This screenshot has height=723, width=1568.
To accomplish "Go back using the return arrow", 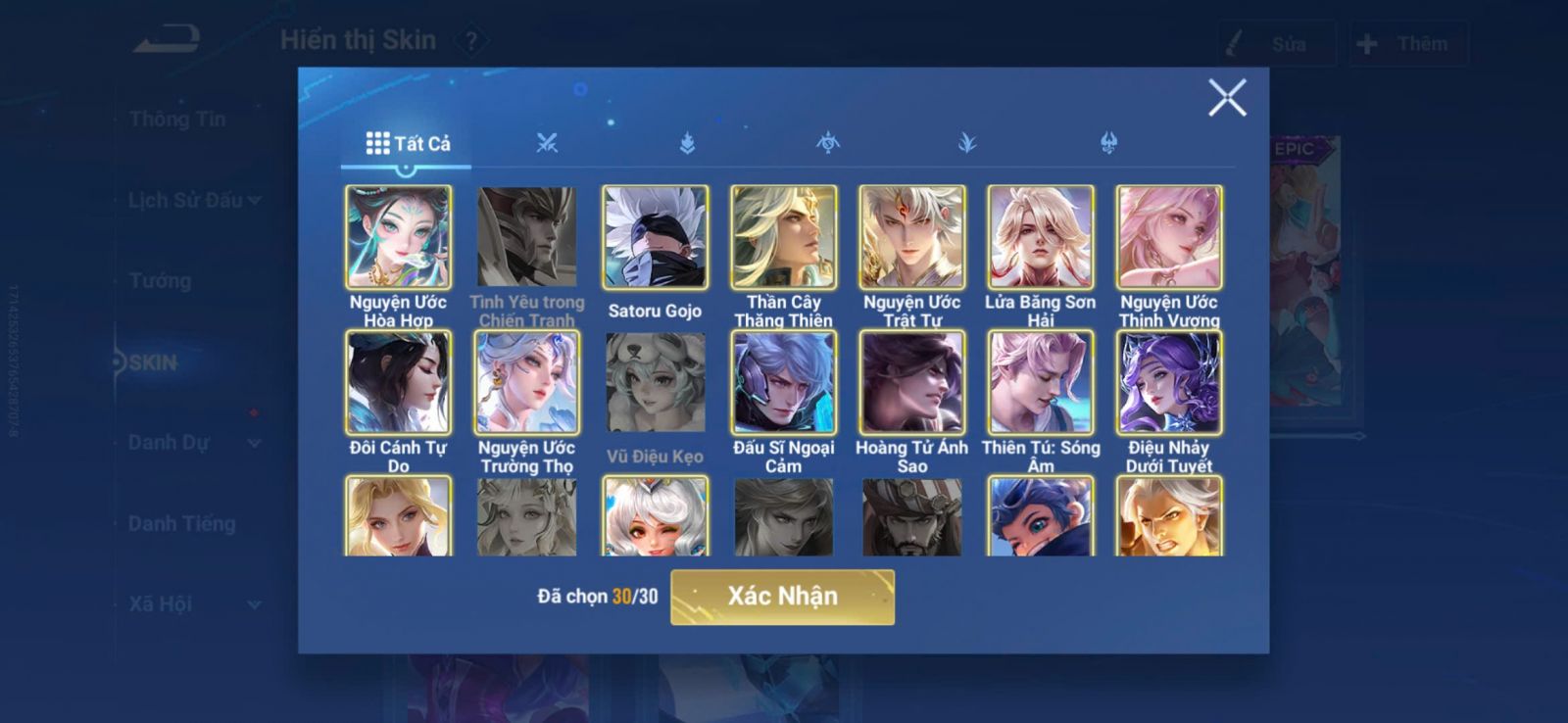I will click(167, 40).
